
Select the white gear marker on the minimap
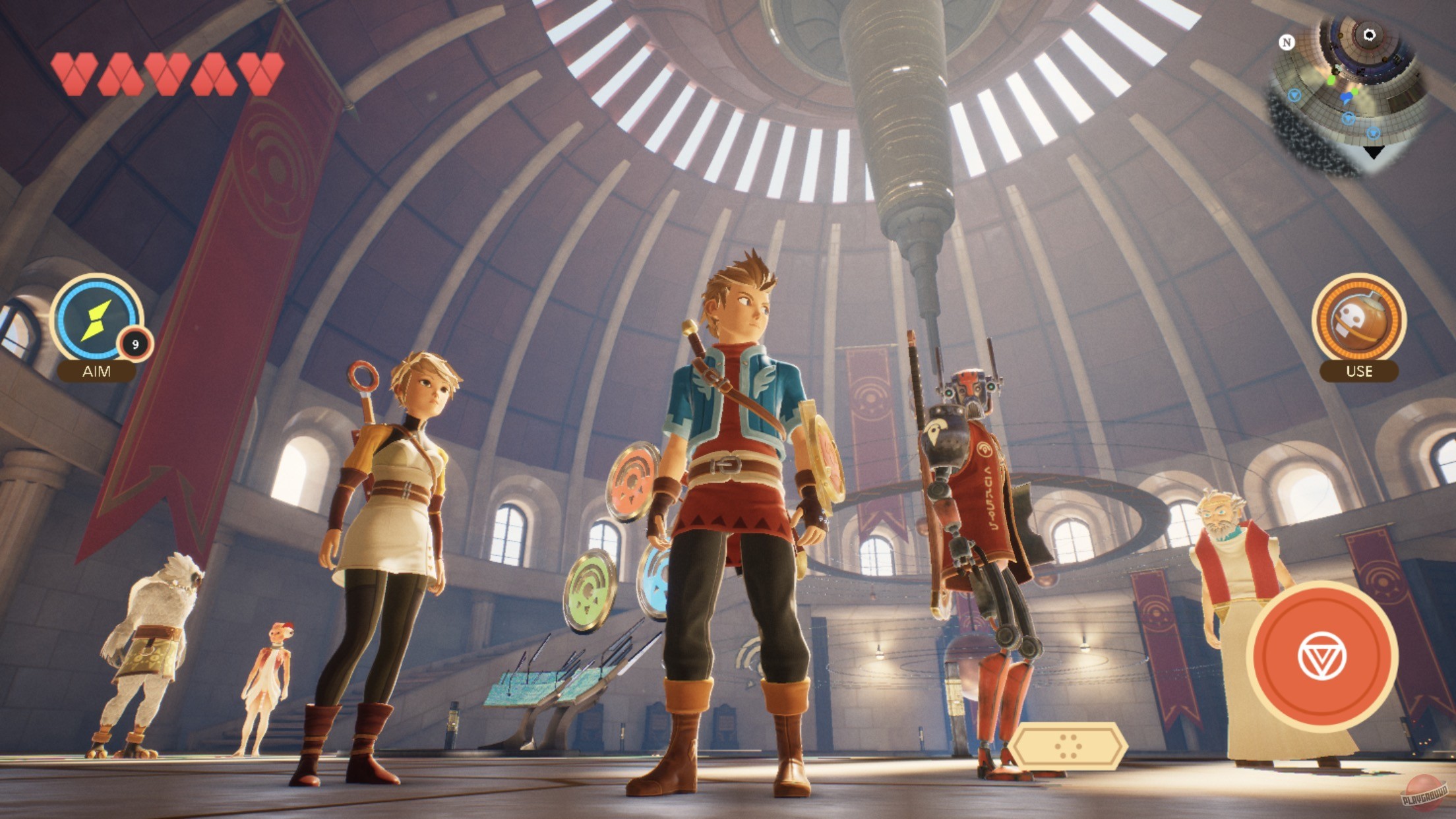(1370, 35)
